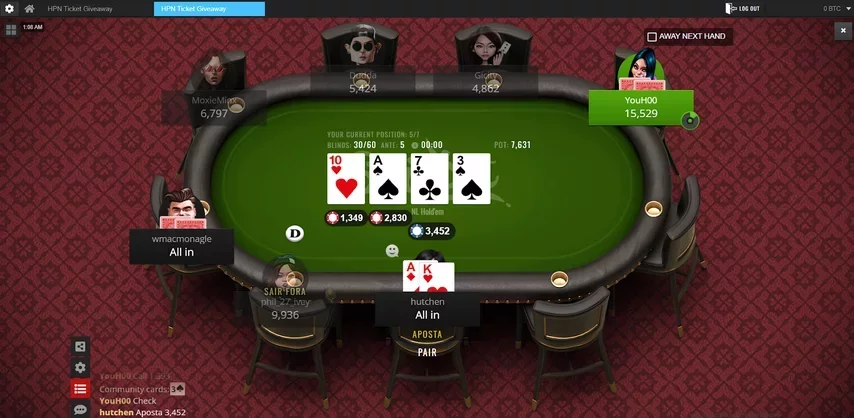Image resolution: width=854 pixels, height=418 pixels.
Task: Select YouH00's green player panel
Action: click(x=640, y=107)
